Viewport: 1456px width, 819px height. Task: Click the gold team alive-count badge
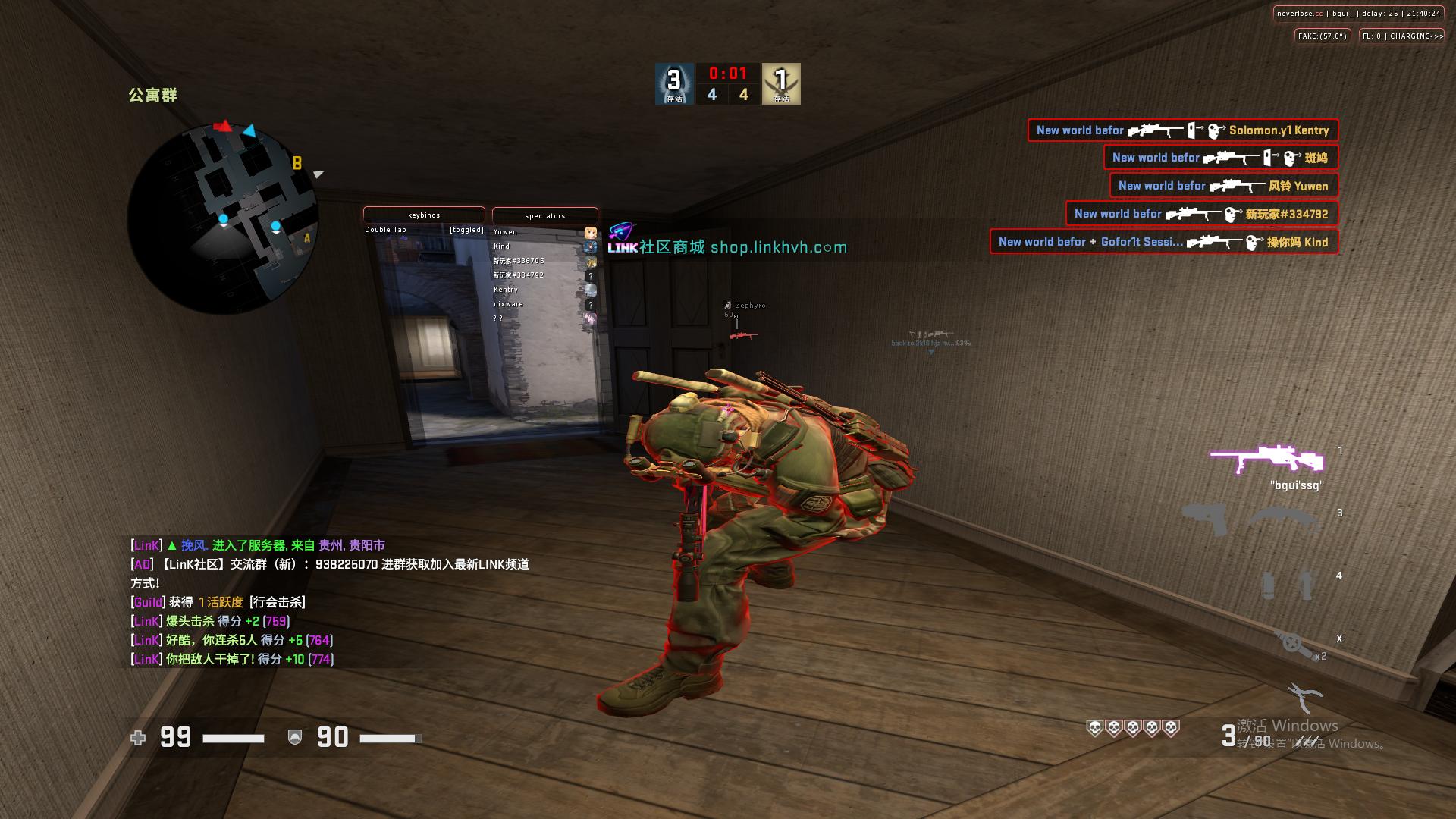(781, 83)
